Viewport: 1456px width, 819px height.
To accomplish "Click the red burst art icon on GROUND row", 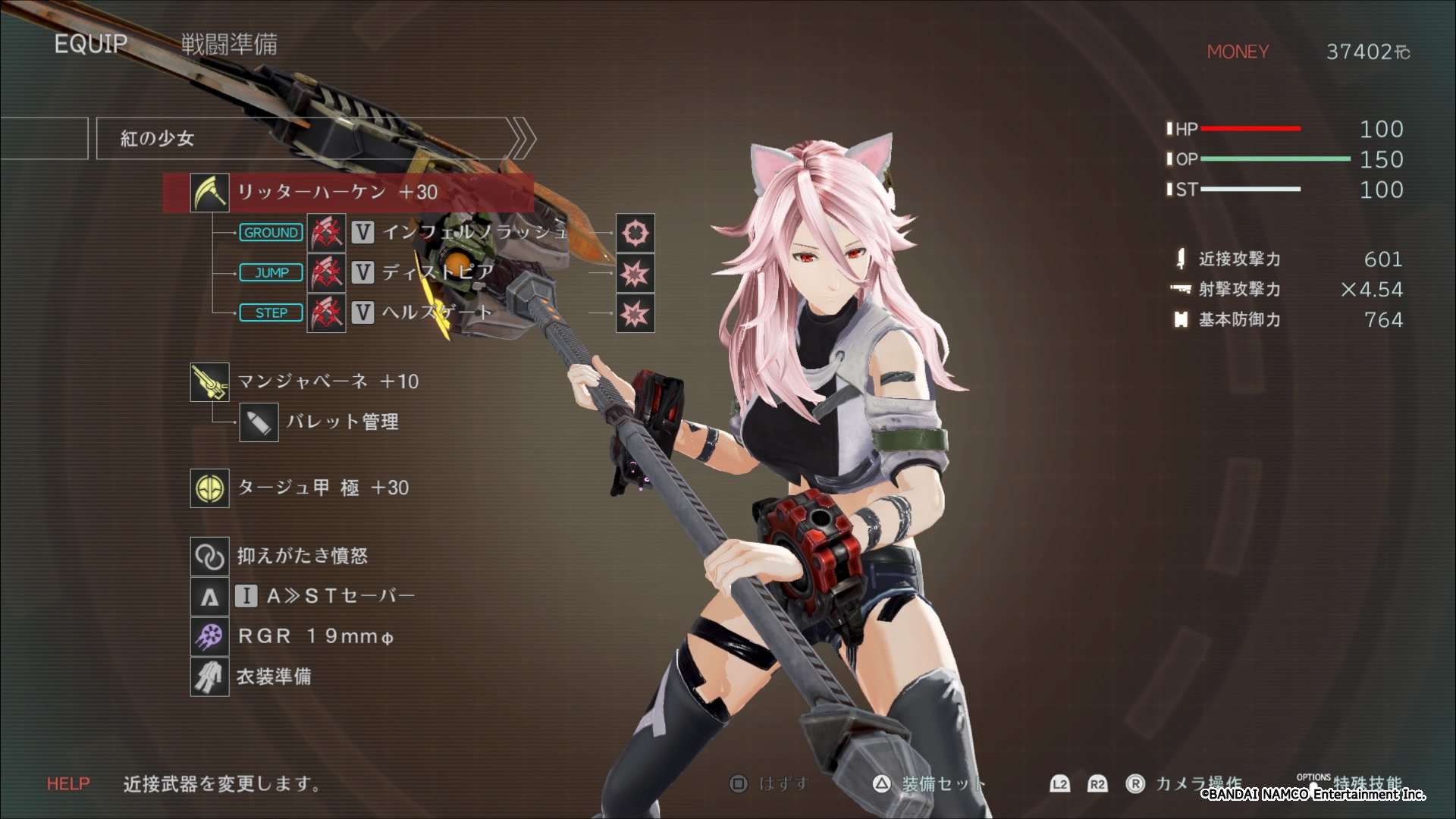I will point(325,233).
